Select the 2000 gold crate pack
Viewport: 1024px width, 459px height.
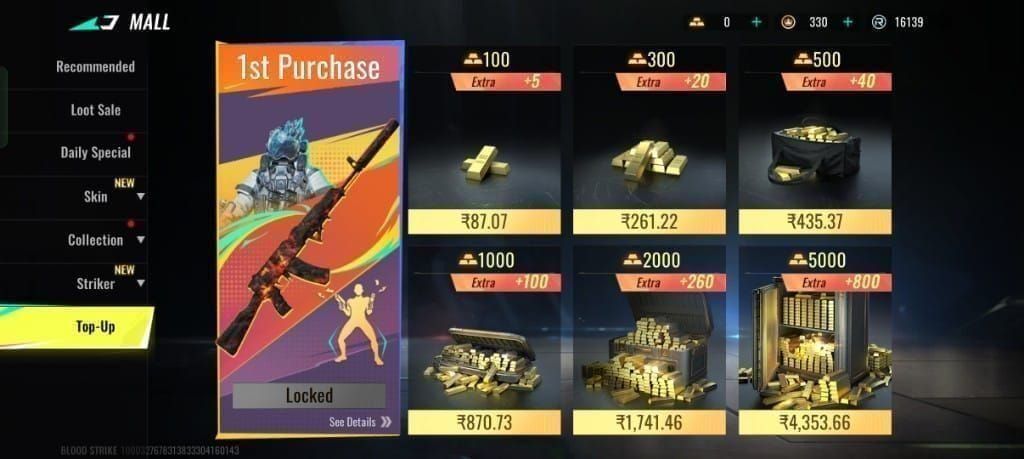pyautogui.click(x=650, y=422)
